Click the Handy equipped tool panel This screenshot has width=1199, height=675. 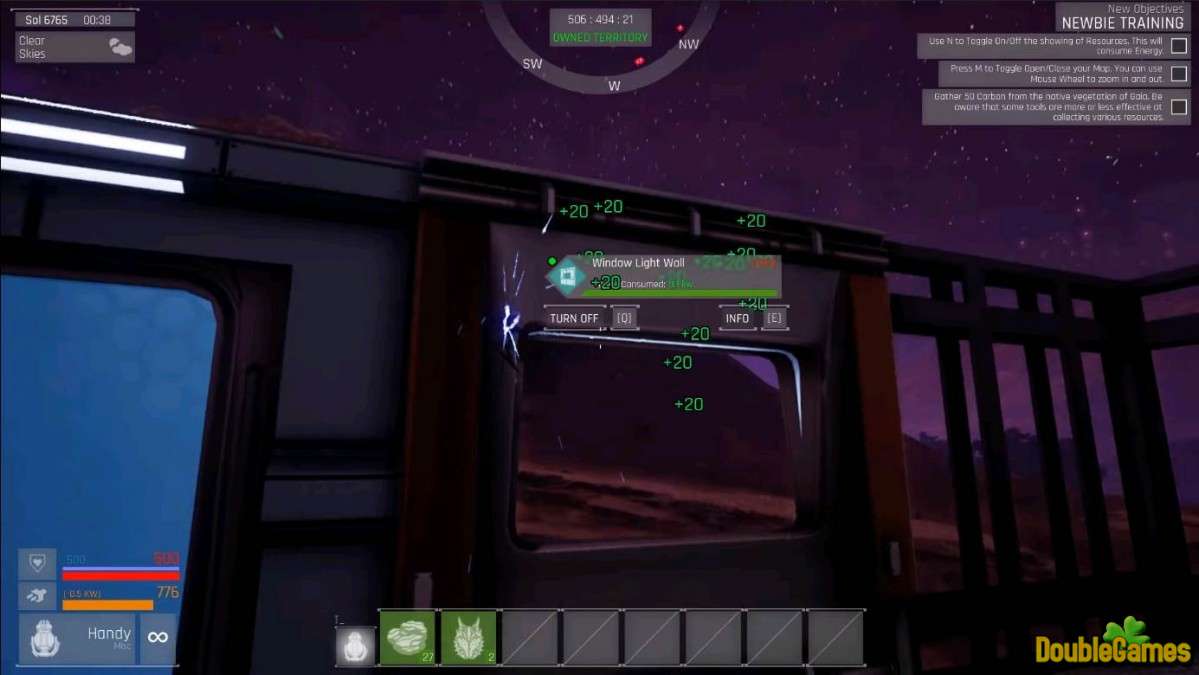click(x=77, y=638)
